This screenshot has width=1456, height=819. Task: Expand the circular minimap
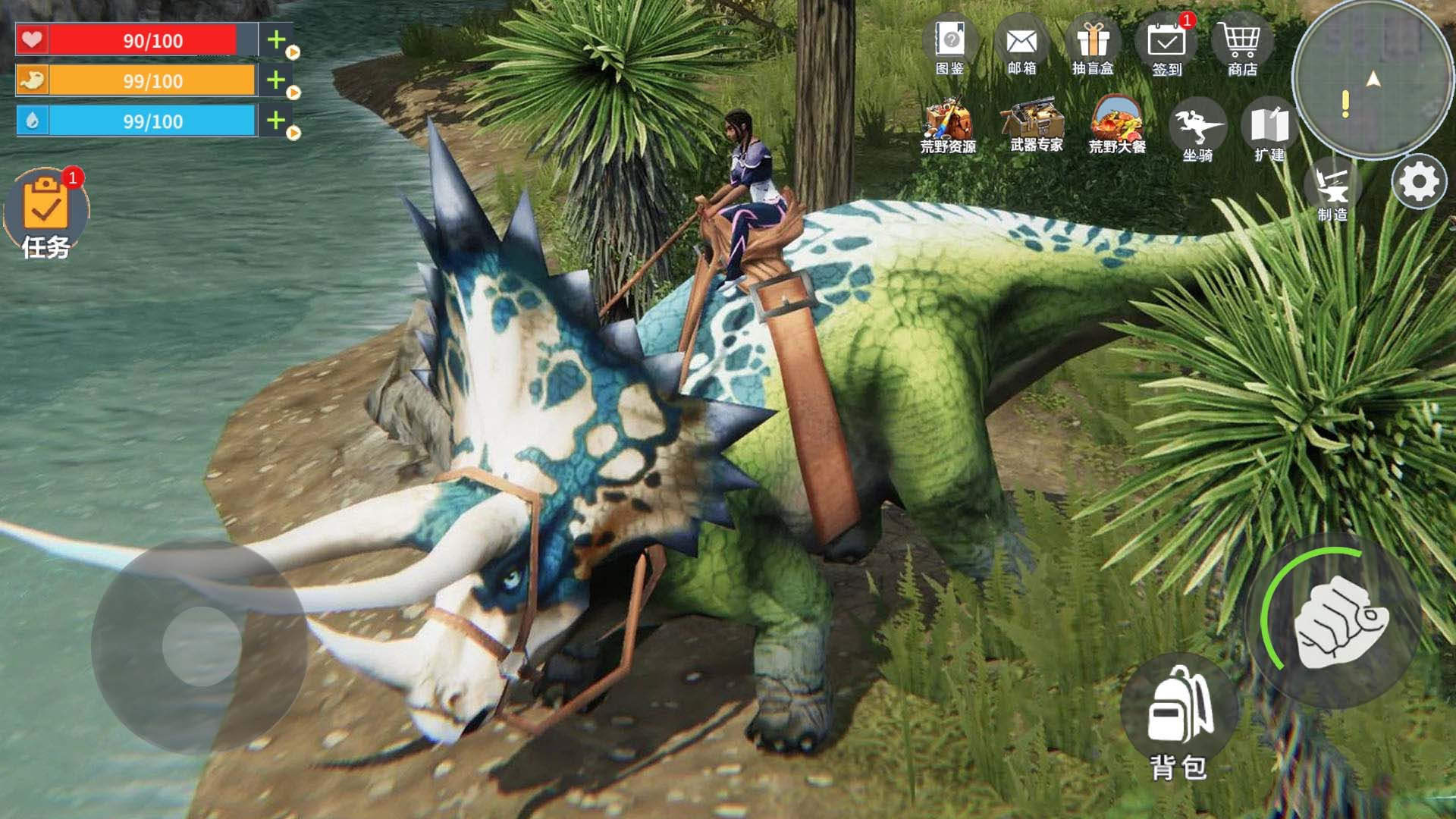(x=1373, y=80)
